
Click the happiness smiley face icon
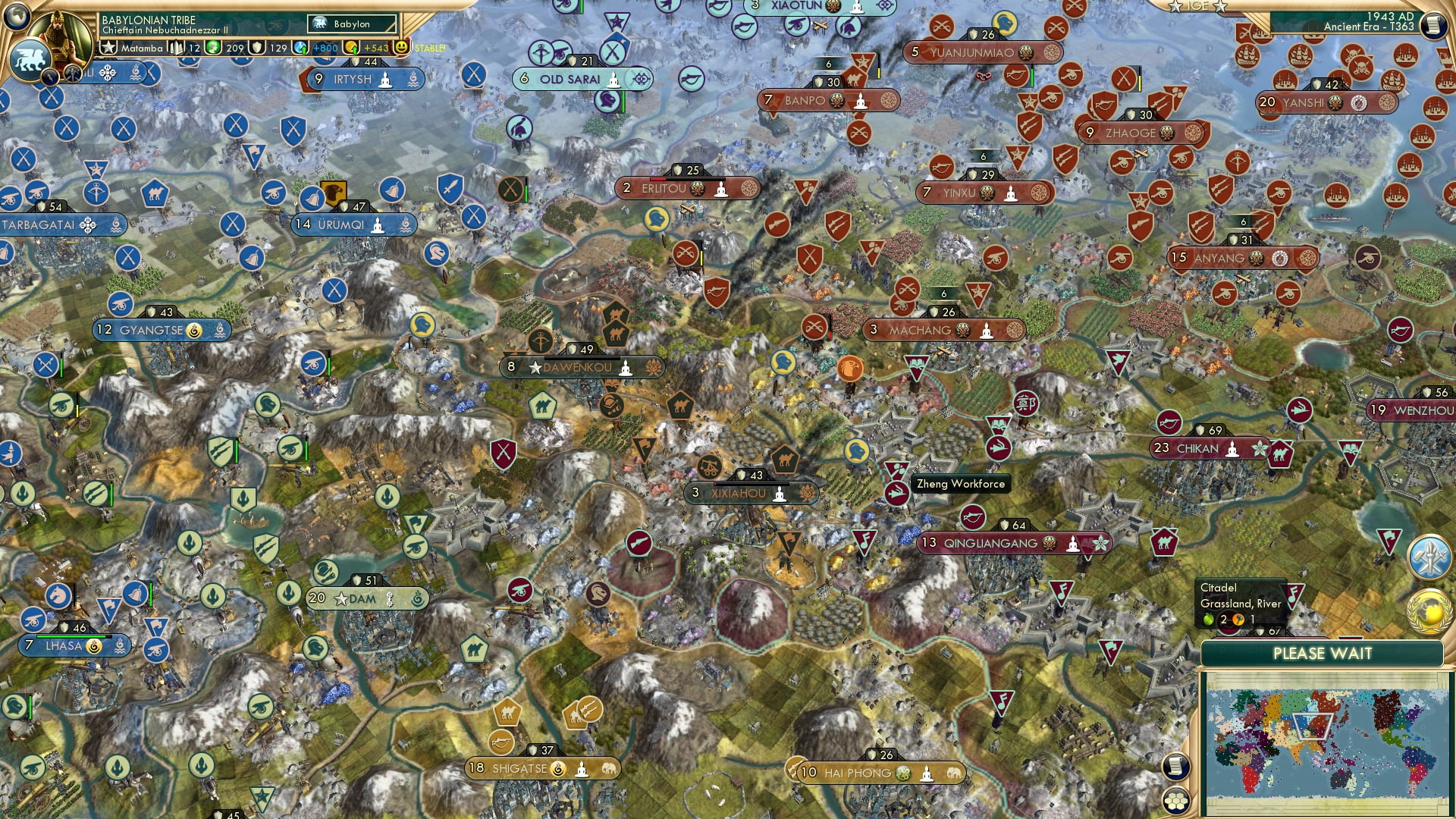(400, 47)
